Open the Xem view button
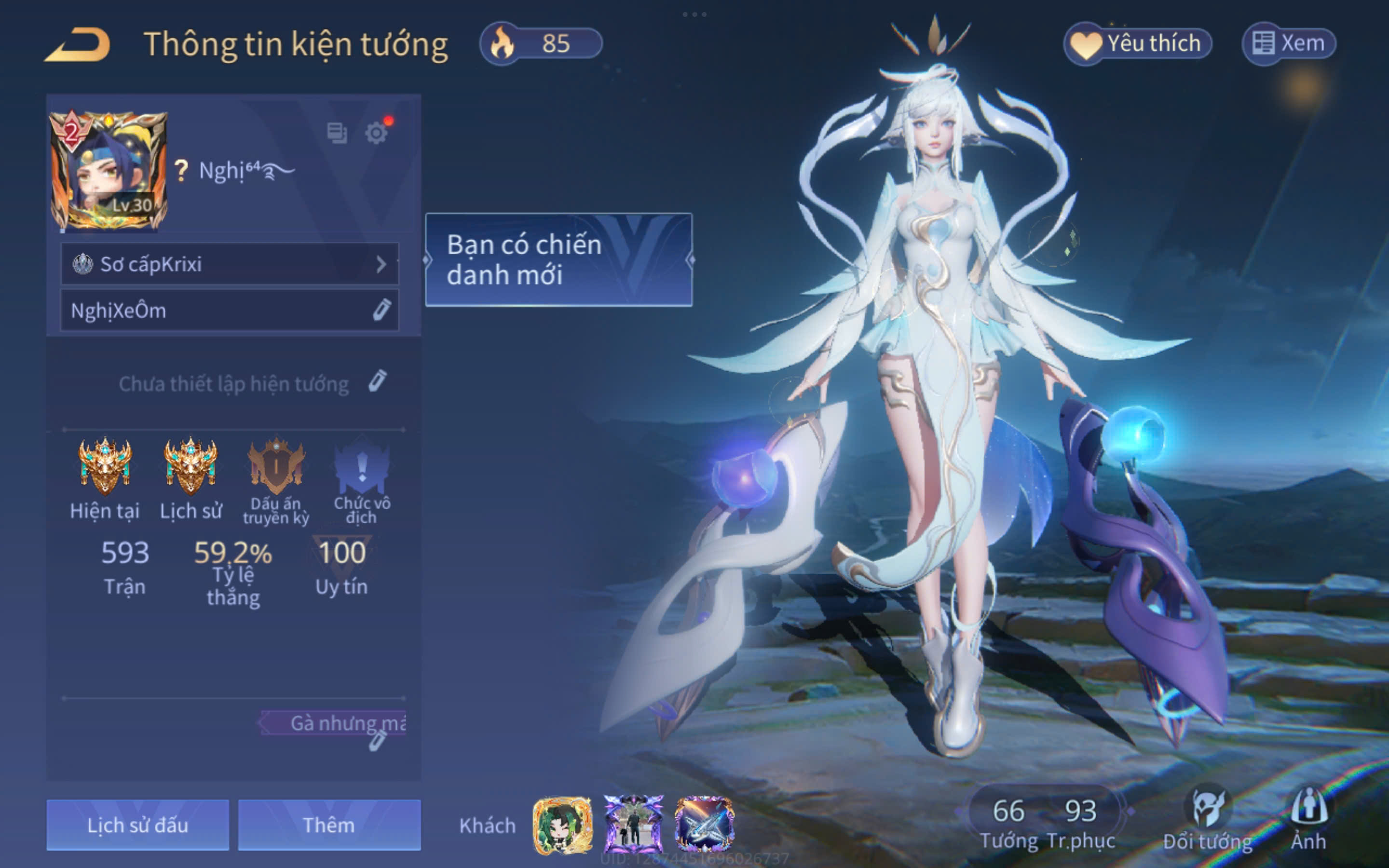This screenshot has height=868, width=1389. coord(1289,43)
